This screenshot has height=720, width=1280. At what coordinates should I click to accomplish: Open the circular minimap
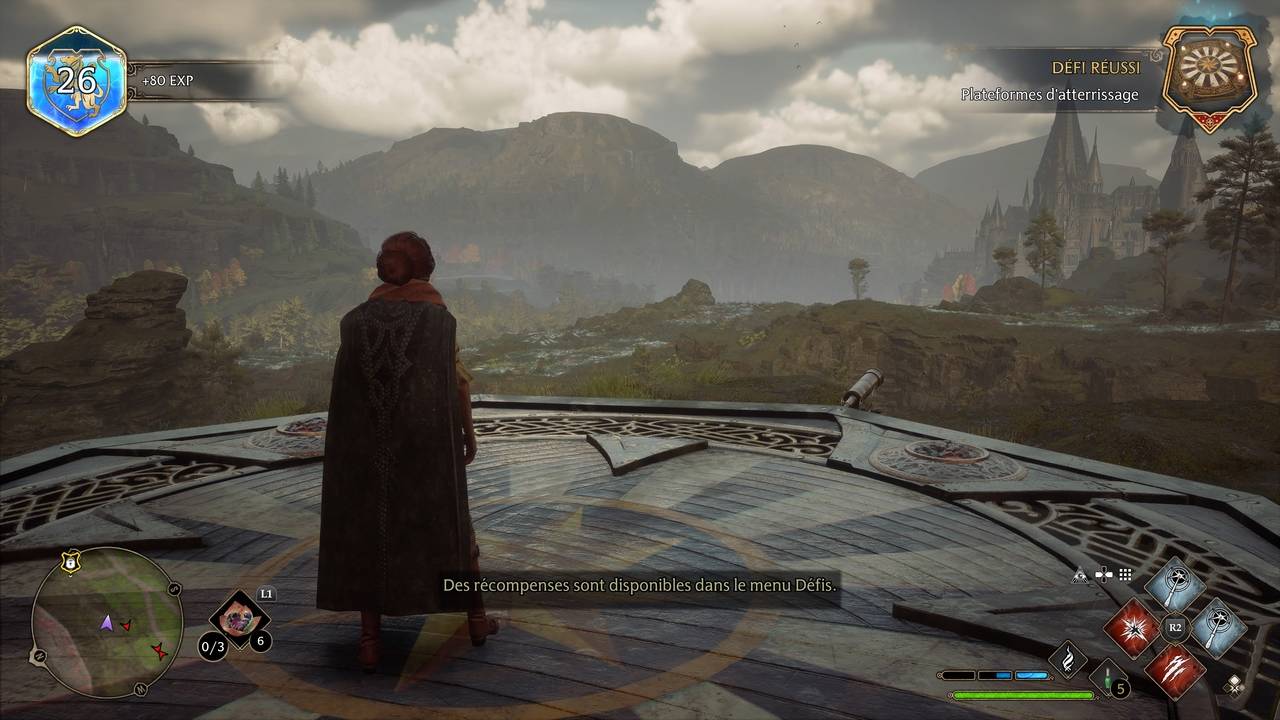tap(106, 622)
